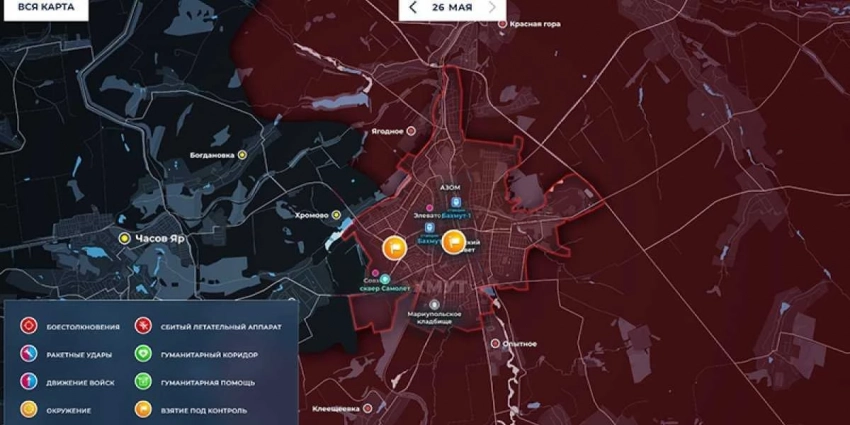Image resolution: width=850 pixels, height=425 pixels.
Task: Go to the previous date before 26 МАЯ
Action: tap(413, 7)
